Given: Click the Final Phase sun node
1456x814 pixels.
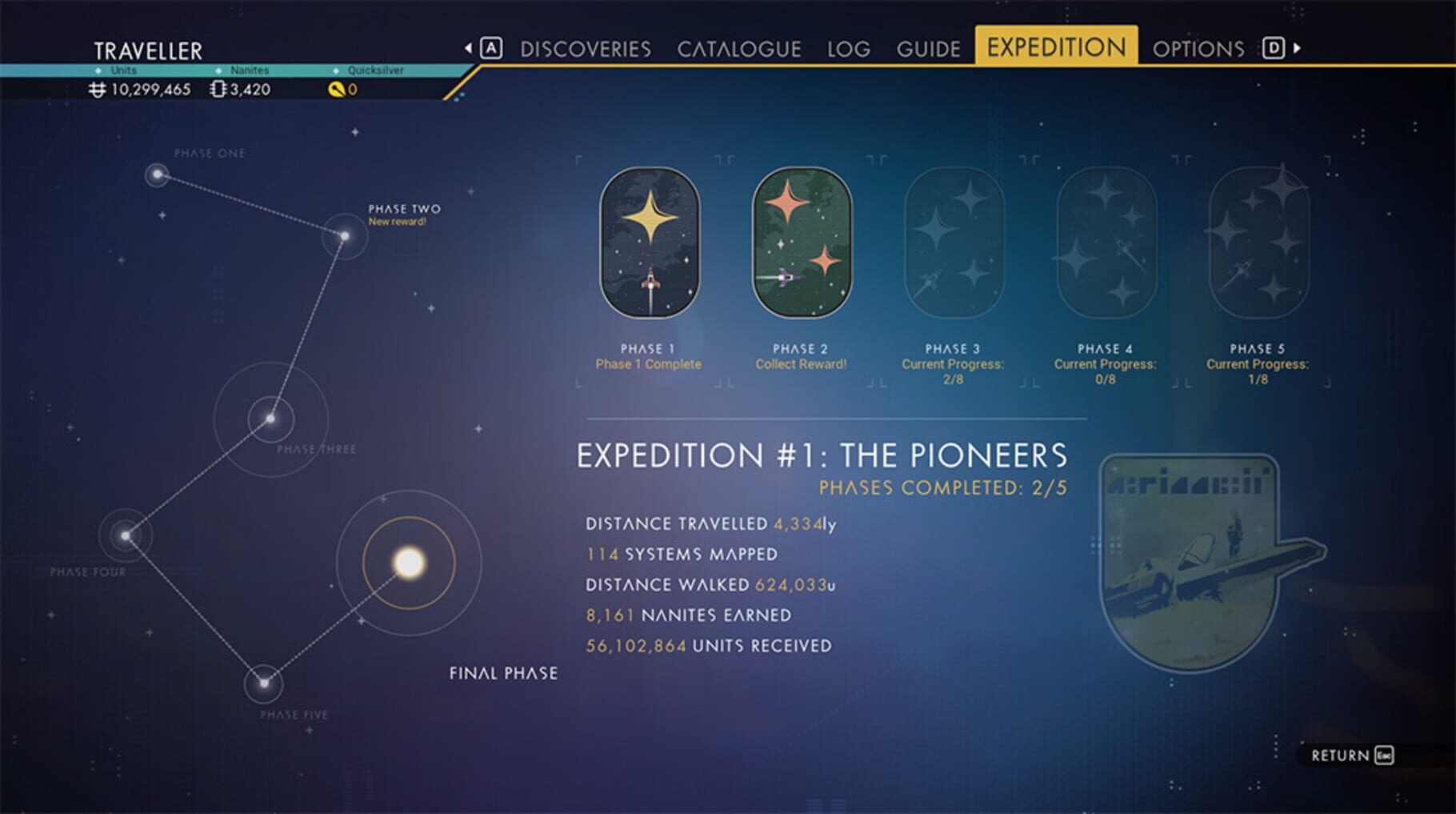Looking at the screenshot, I should [410, 560].
